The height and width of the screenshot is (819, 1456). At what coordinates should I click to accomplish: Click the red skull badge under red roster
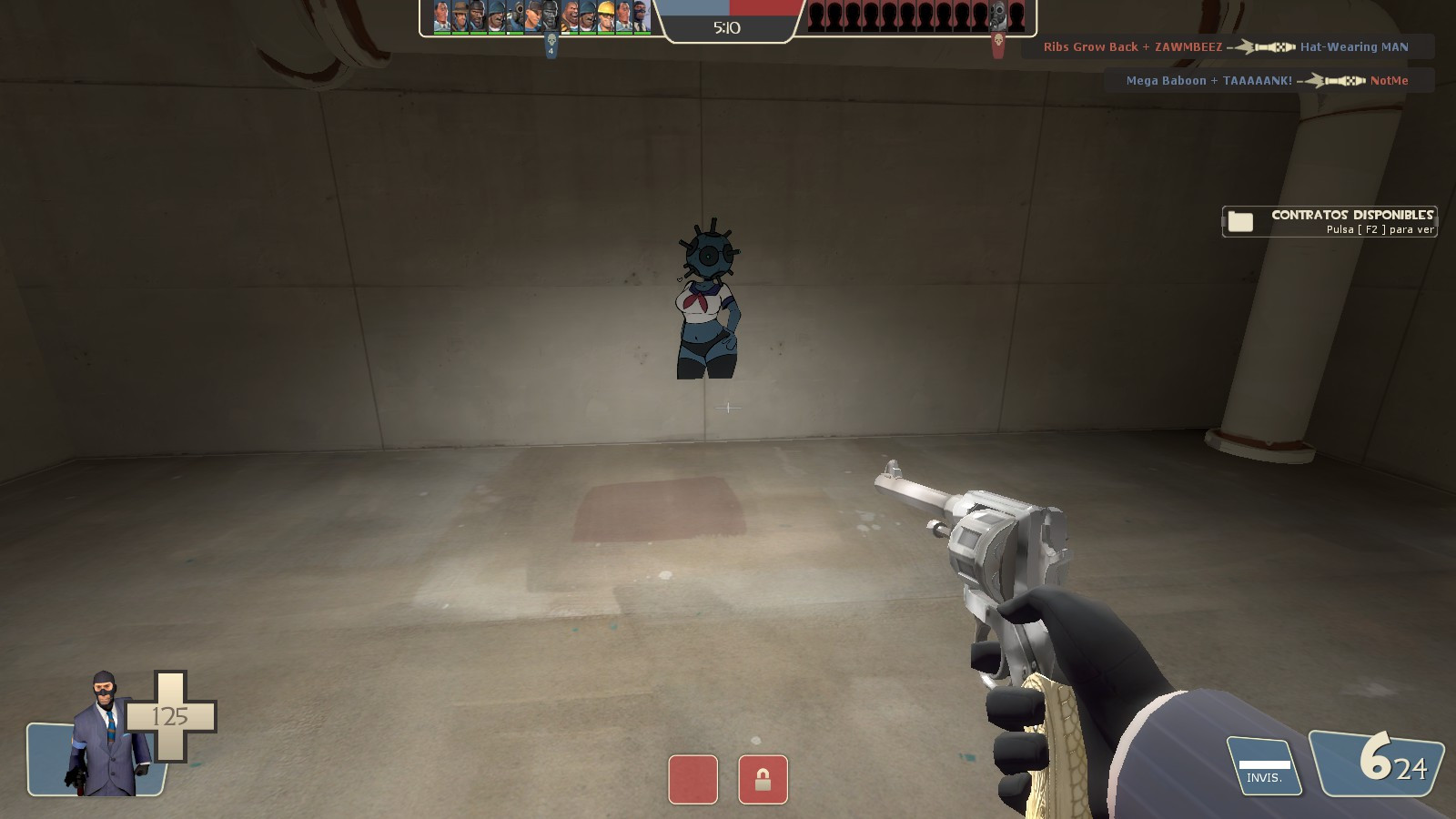click(996, 40)
